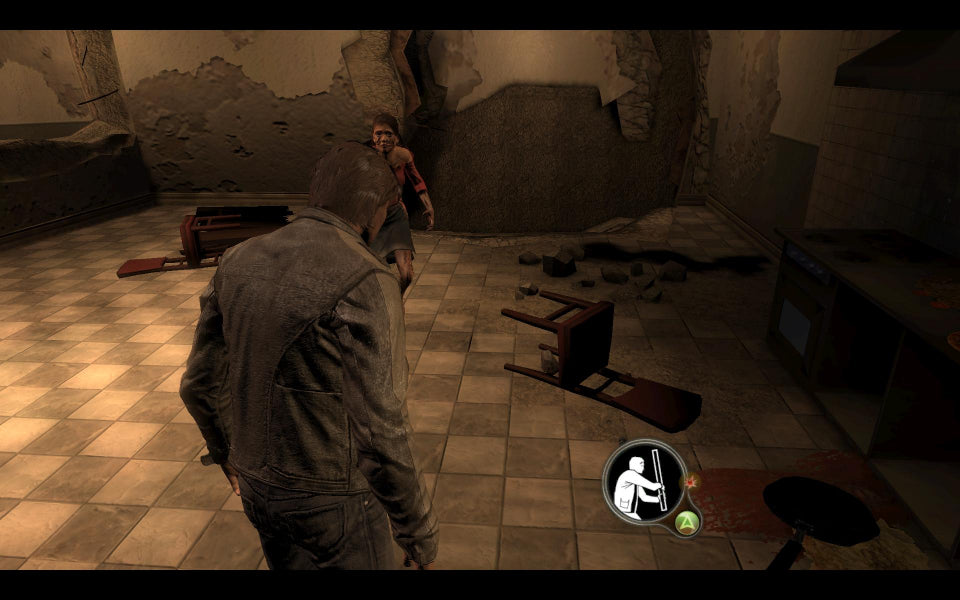This screenshot has height=600, width=960.
Task: Select the circular pick-up-object action icon
Action: point(644,481)
